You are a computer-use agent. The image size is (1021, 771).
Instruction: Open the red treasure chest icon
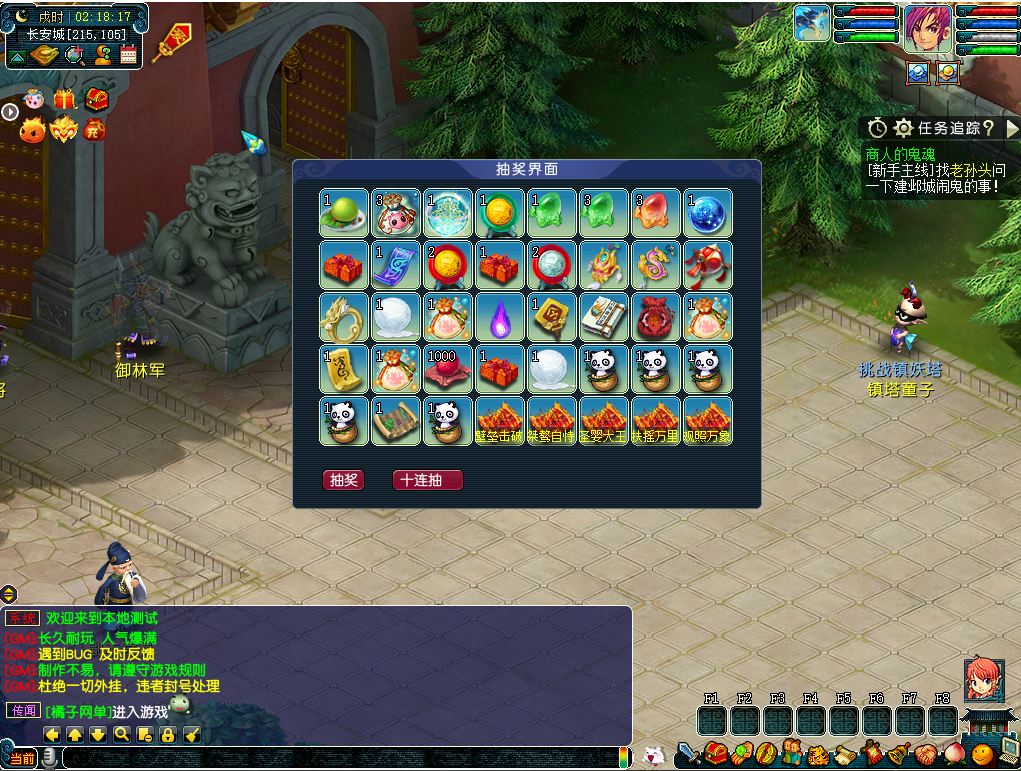(96, 100)
